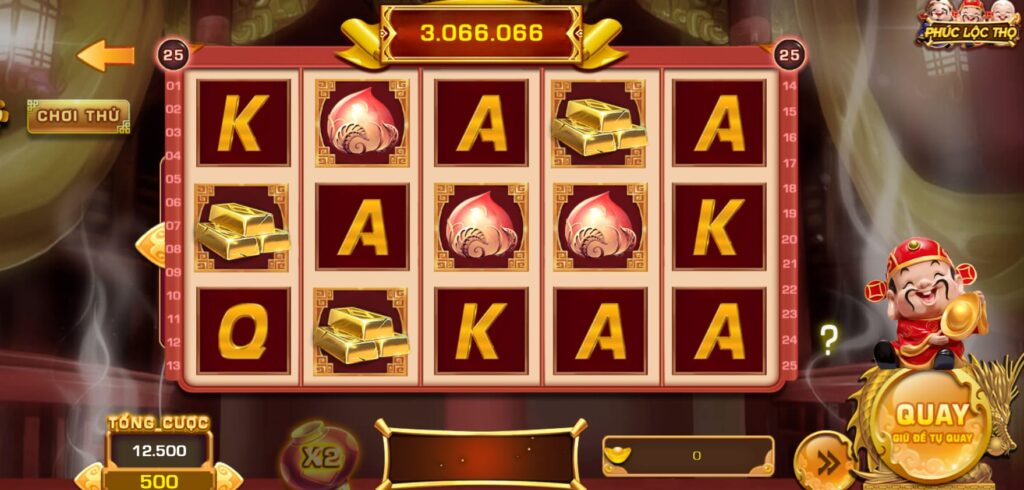Viewport: 1024px width, 490px height.
Task: Increase the 500 bet with the right ornament arrow
Action: 228,477
